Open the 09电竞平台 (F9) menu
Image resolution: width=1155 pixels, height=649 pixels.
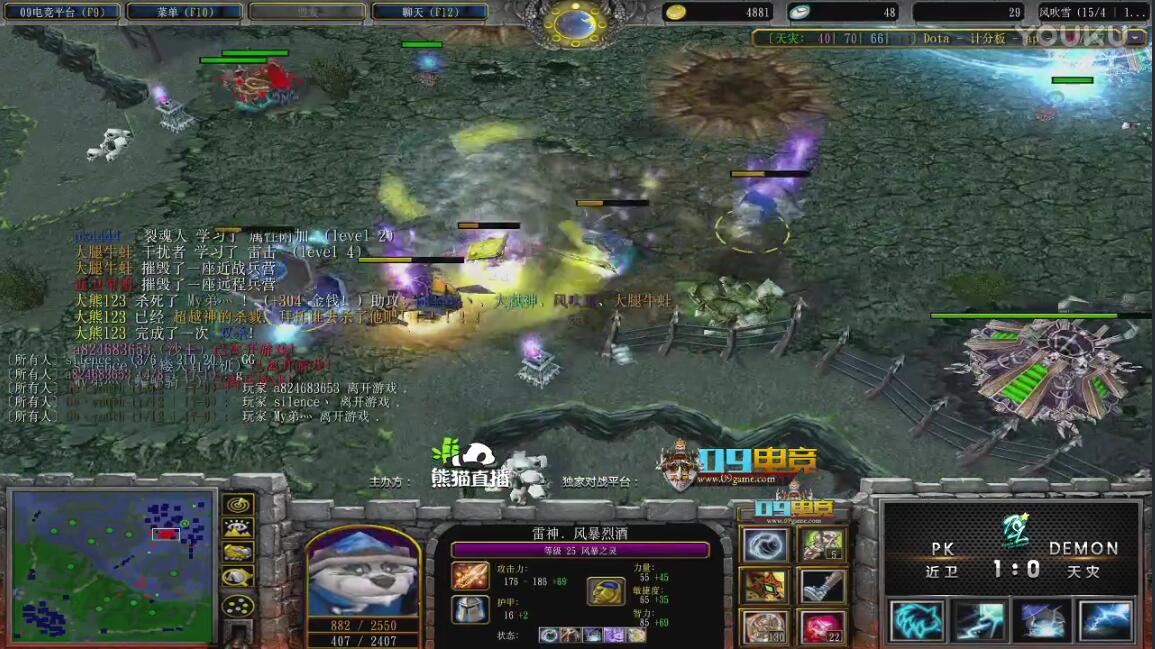[x=62, y=12]
